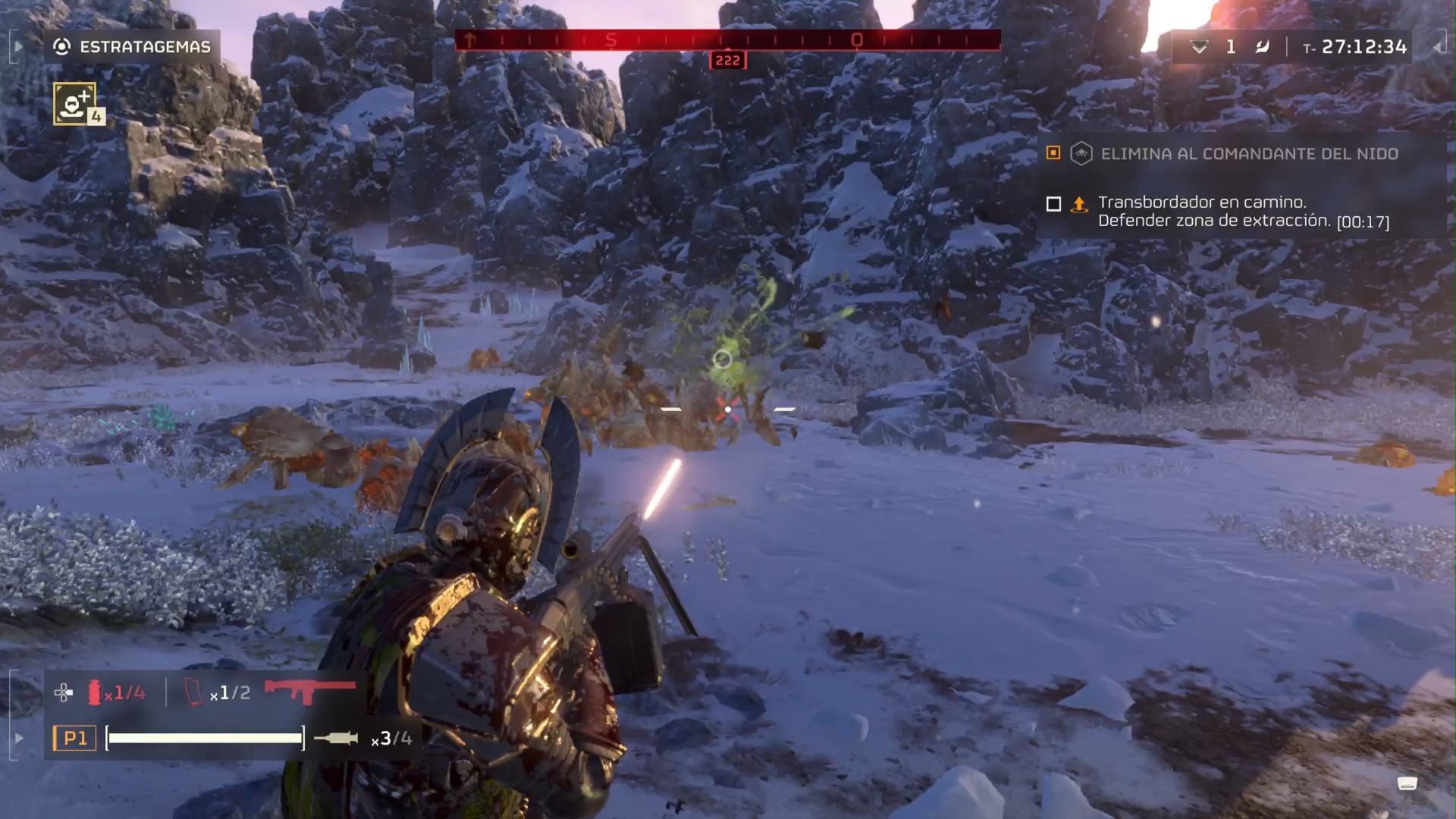
Task: Click the backpack slot icon
Action: click(x=195, y=692)
